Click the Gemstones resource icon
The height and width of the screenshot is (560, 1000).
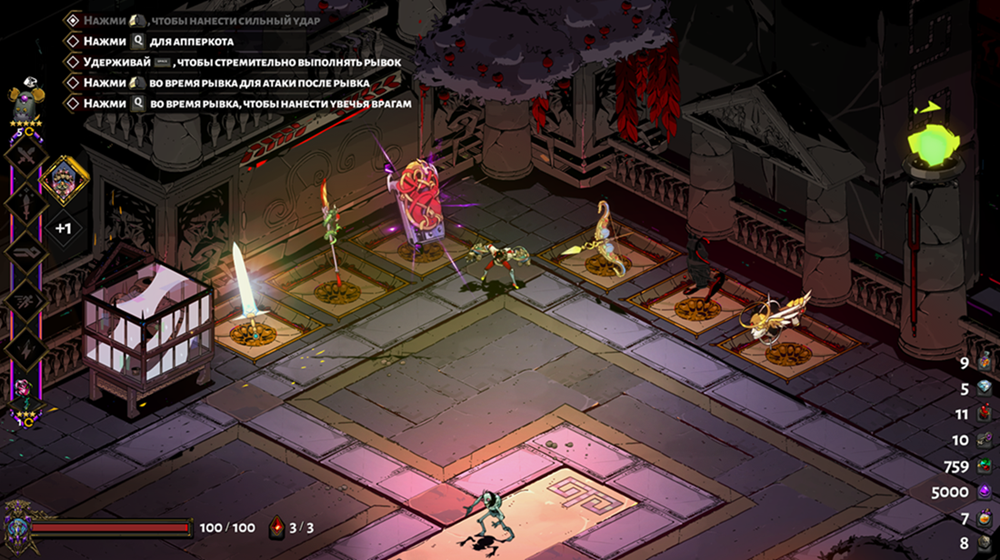[x=986, y=466]
